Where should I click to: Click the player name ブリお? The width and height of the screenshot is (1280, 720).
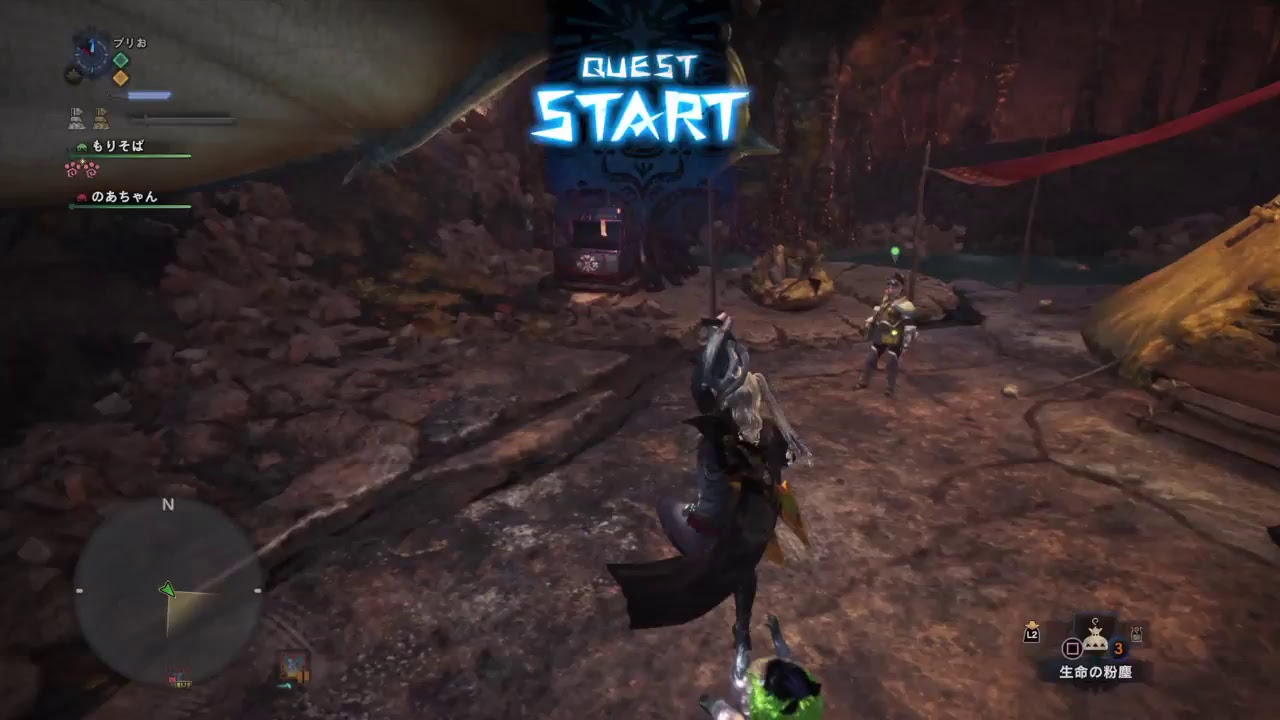click(130, 42)
